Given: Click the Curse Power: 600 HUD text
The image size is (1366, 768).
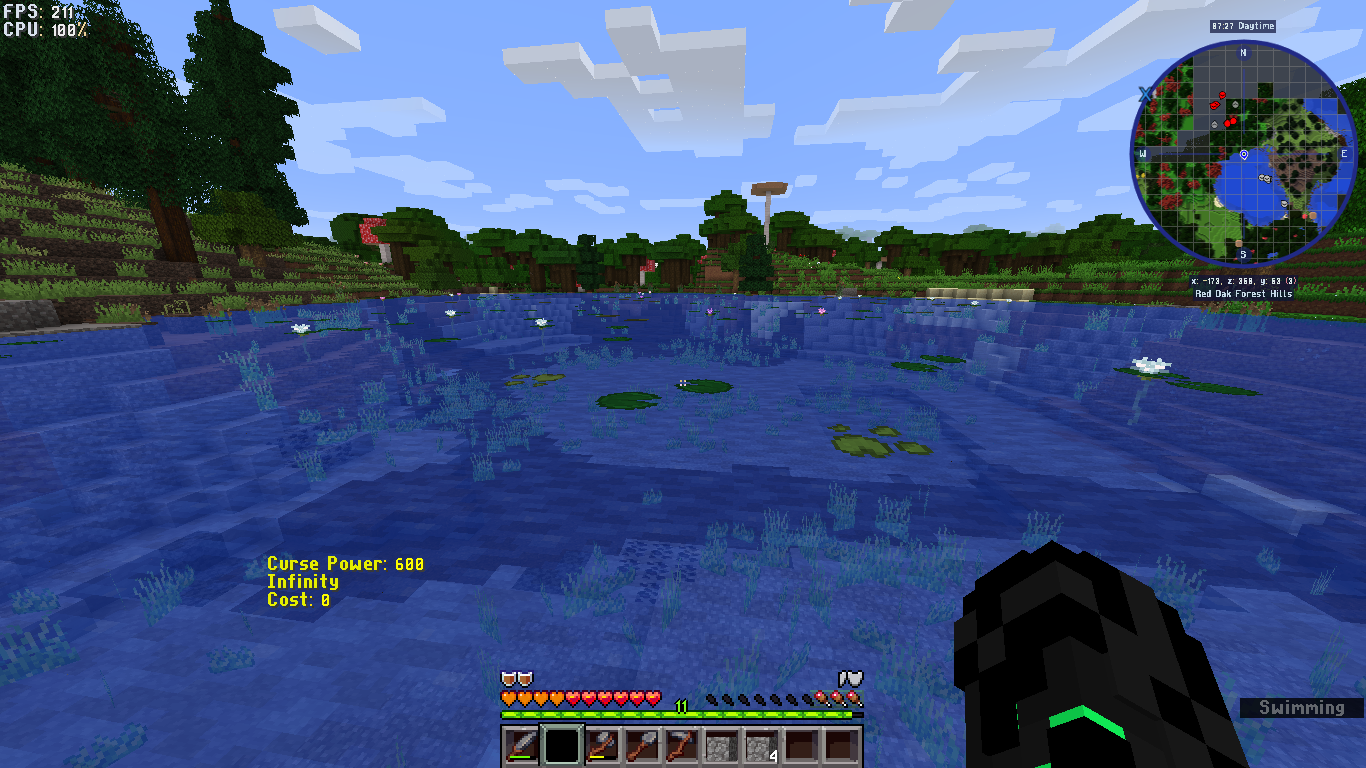Looking at the screenshot, I should coord(344,563).
